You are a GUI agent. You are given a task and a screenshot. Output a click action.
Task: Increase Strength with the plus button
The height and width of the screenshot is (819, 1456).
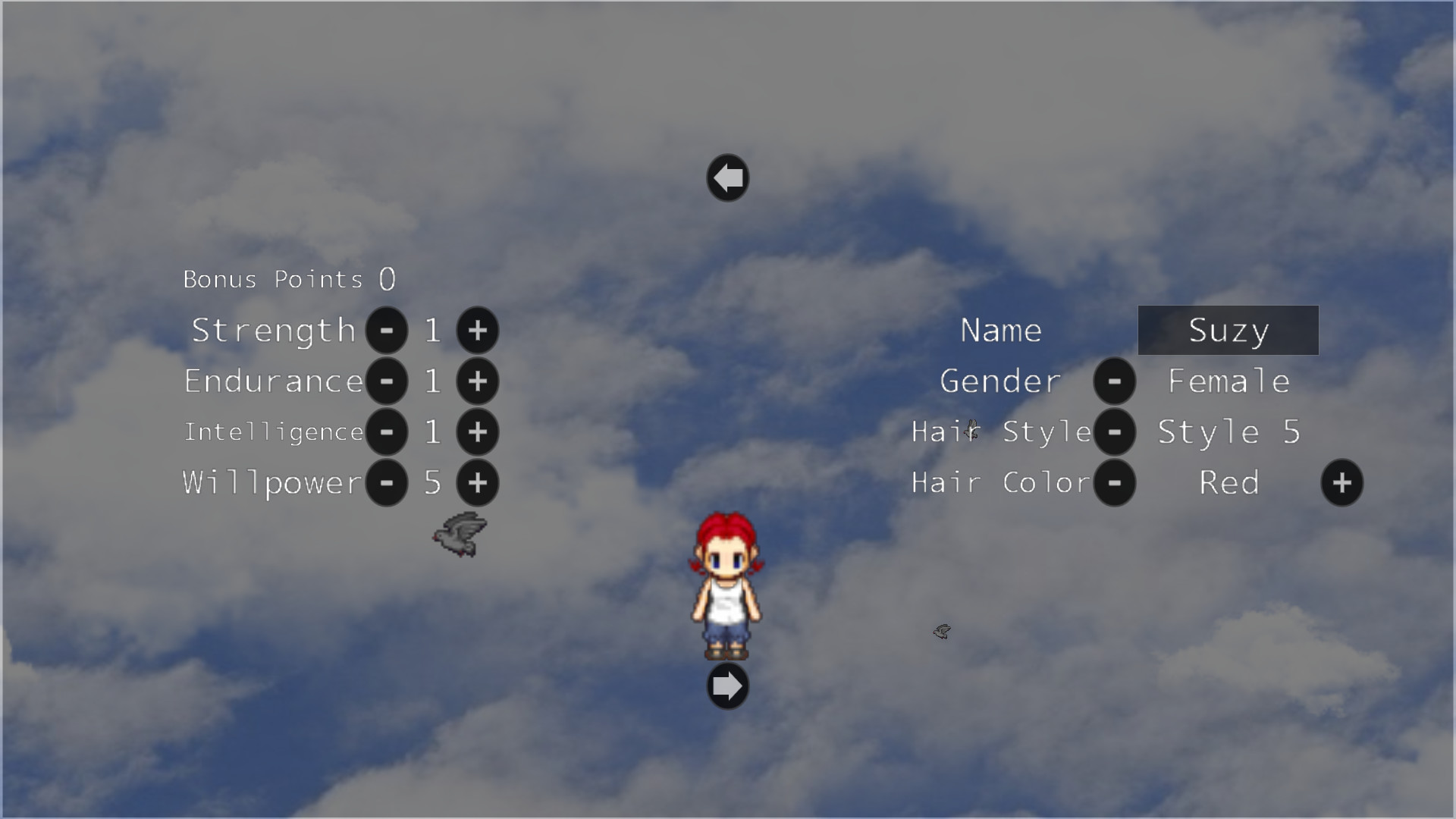(x=478, y=330)
